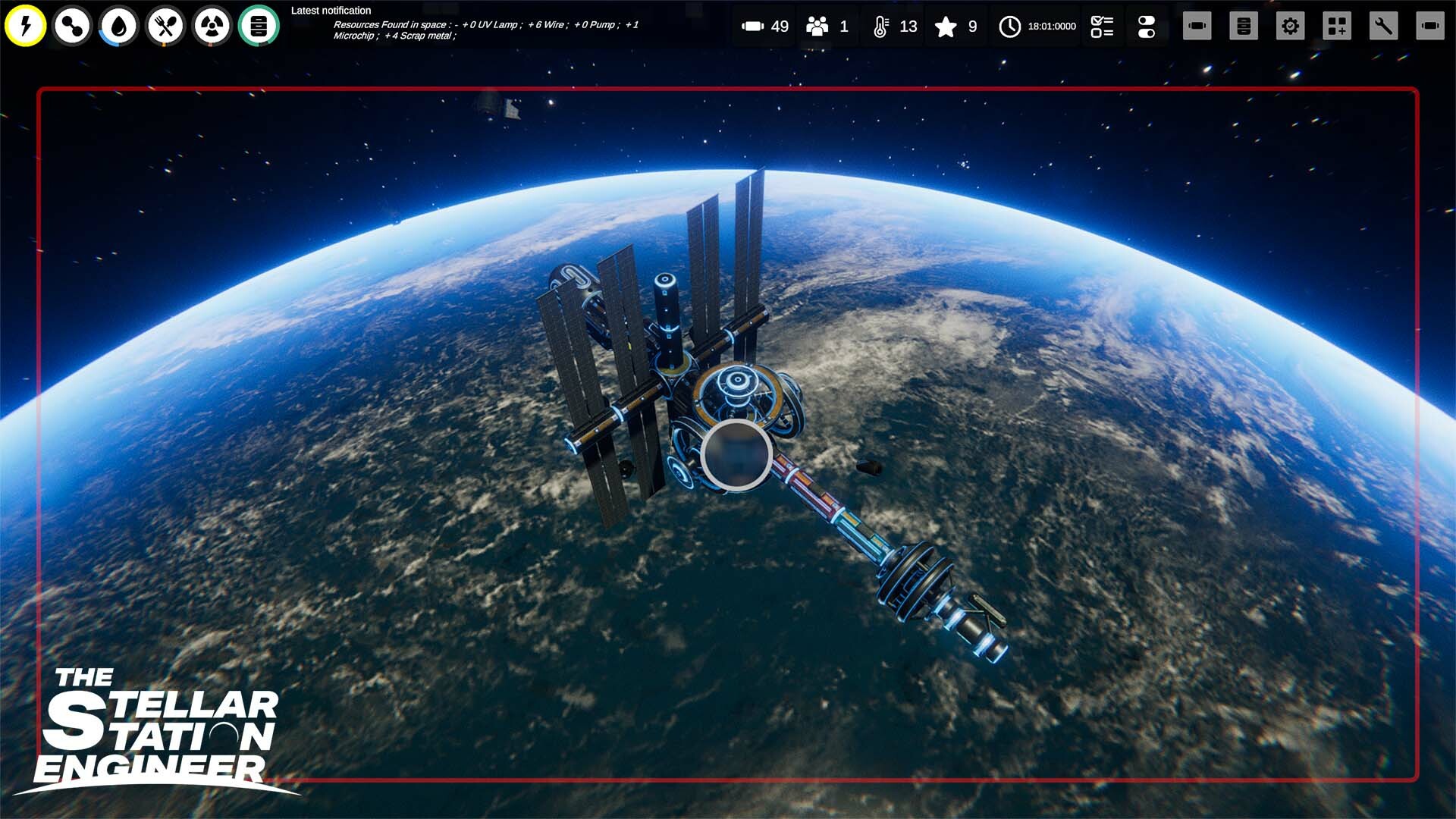This screenshot has height=819, width=1456.
Task: Click the blurred magnified station module
Action: pos(734,455)
